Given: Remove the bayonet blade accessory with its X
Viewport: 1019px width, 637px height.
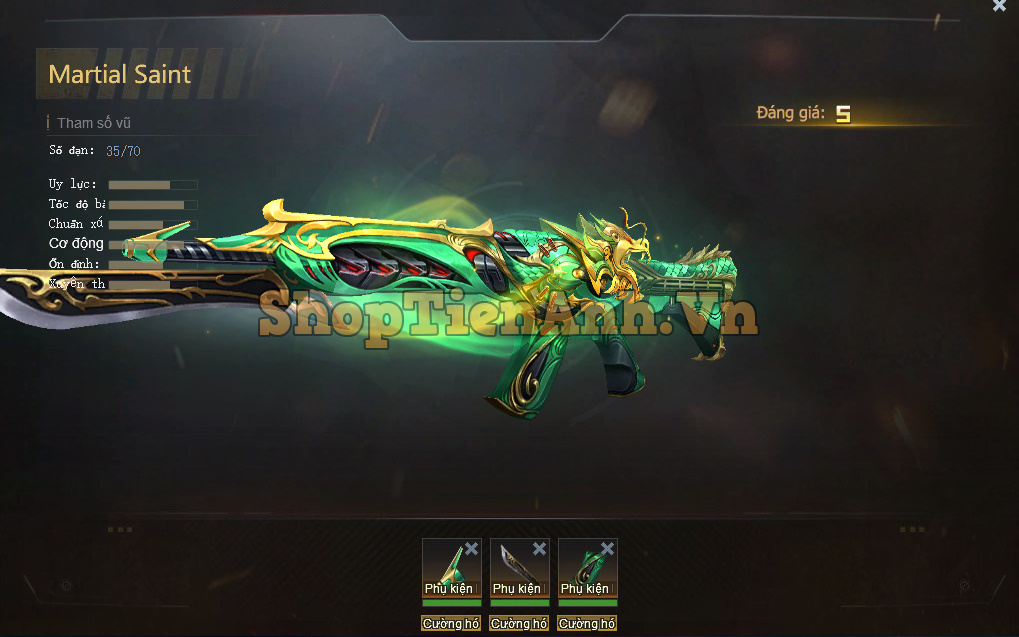Looking at the screenshot, I should coord(539,548).
